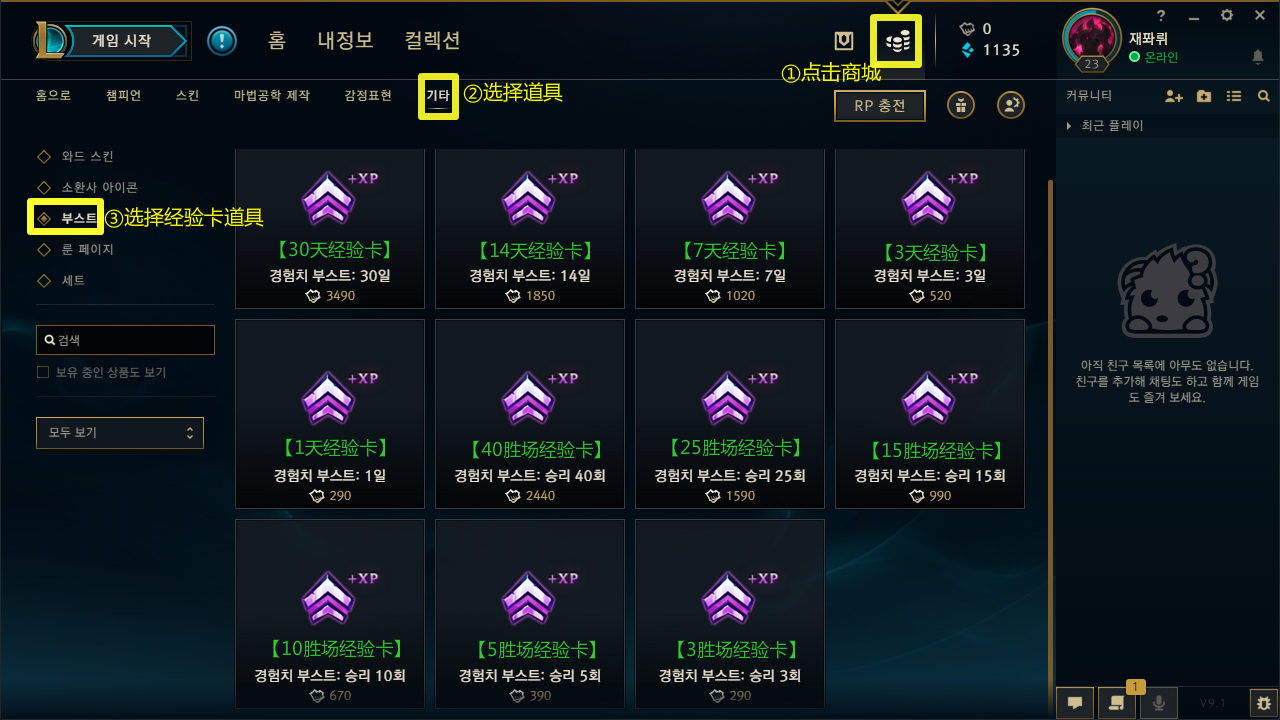Open the settings gear icon
Viewport: 1280px width, 720px height.
1227,15
